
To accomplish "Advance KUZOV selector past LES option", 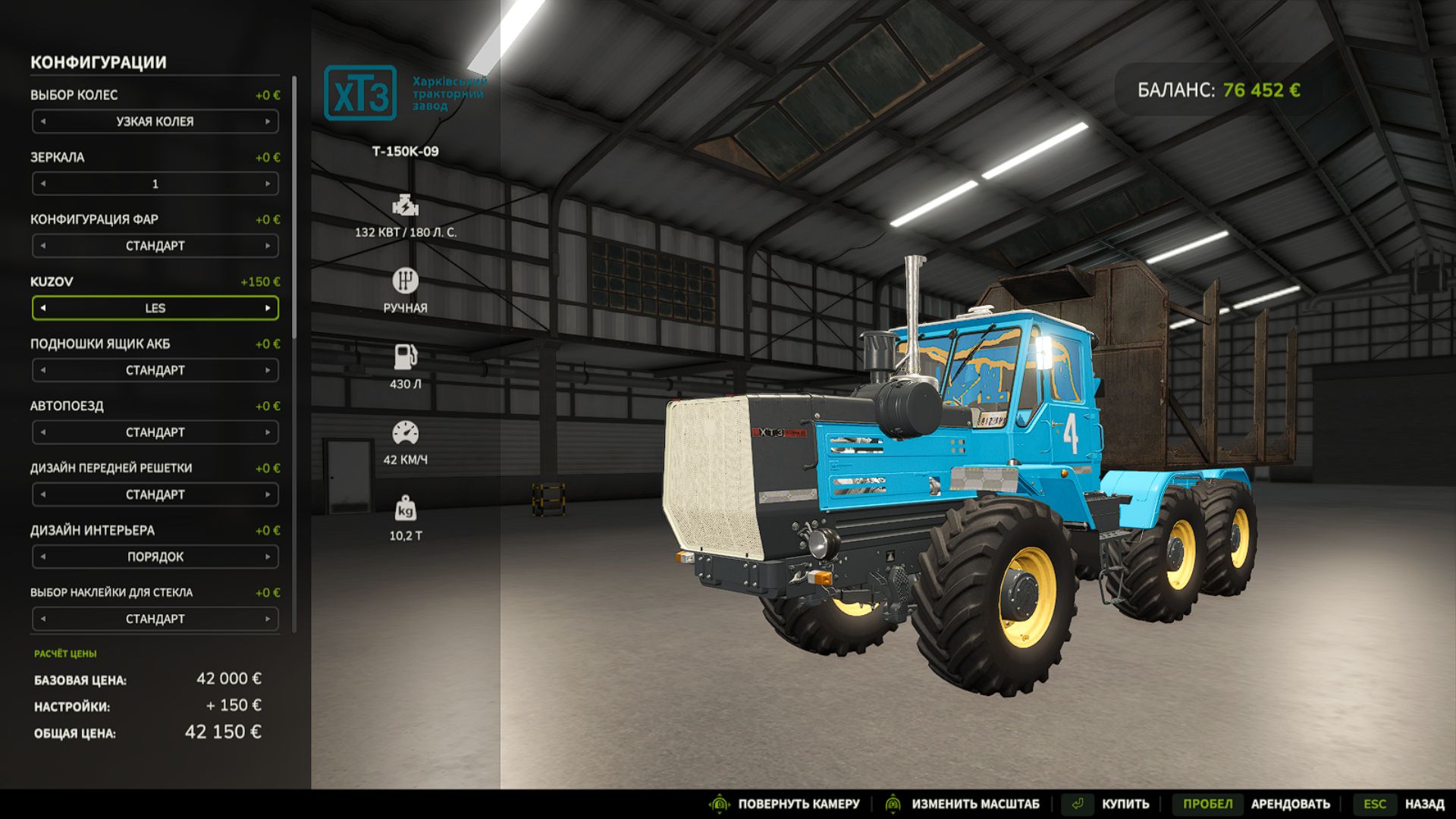I will [x=269, y=308].
